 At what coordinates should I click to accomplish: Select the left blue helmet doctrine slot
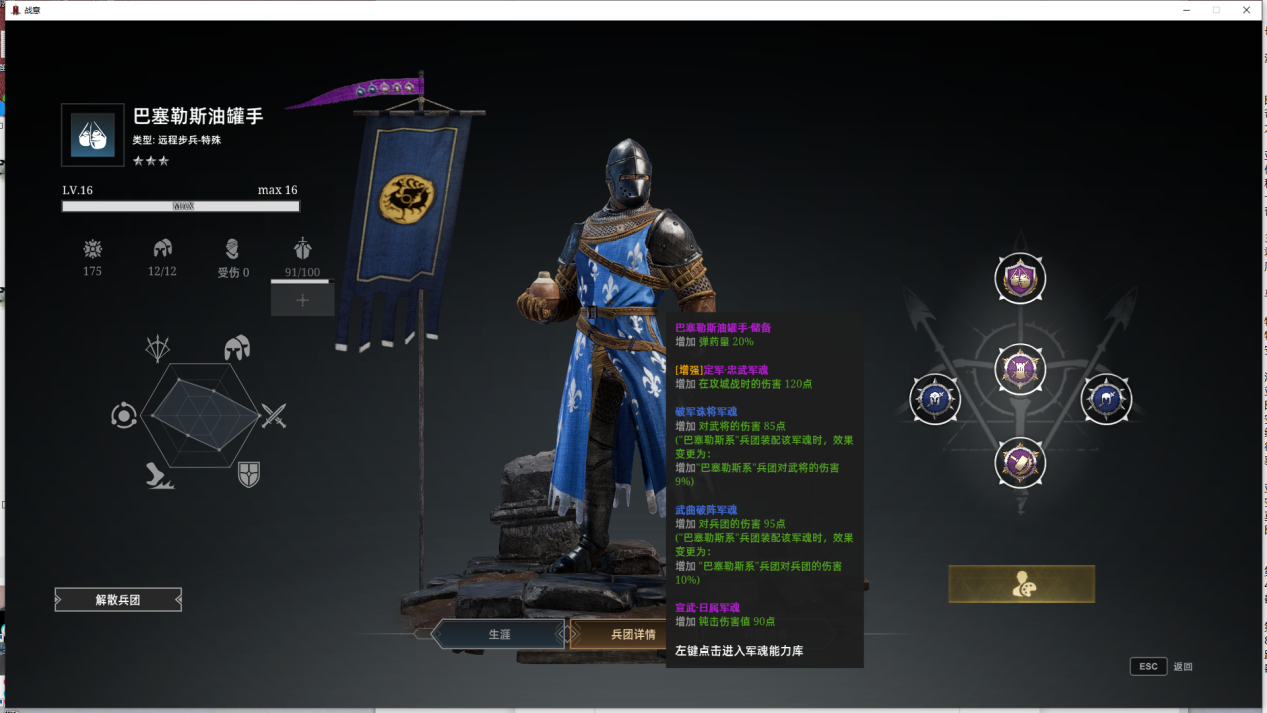point(934,399)
